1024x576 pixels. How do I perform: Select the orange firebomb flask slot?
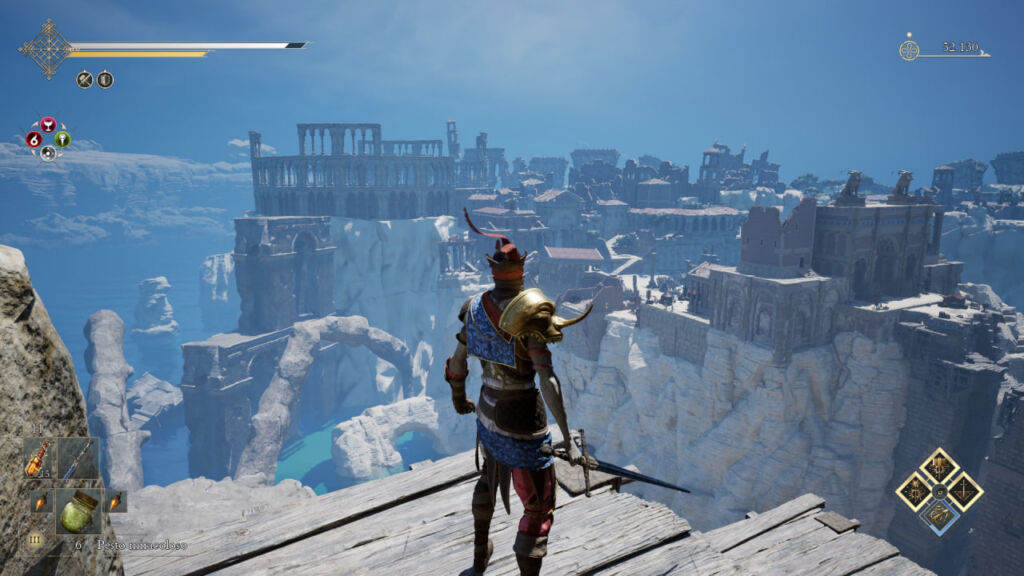click(x=39, y=459)
